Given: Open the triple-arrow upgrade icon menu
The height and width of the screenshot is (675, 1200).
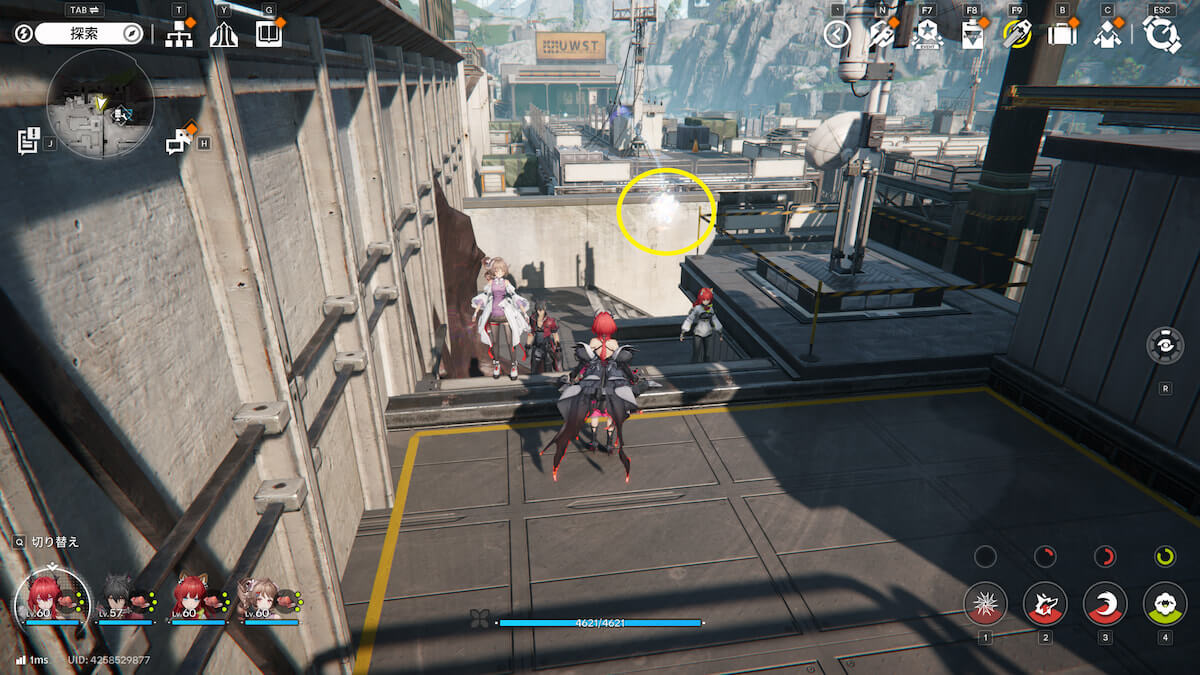Looking at the screenshot, I should click(x=224, y=34).
